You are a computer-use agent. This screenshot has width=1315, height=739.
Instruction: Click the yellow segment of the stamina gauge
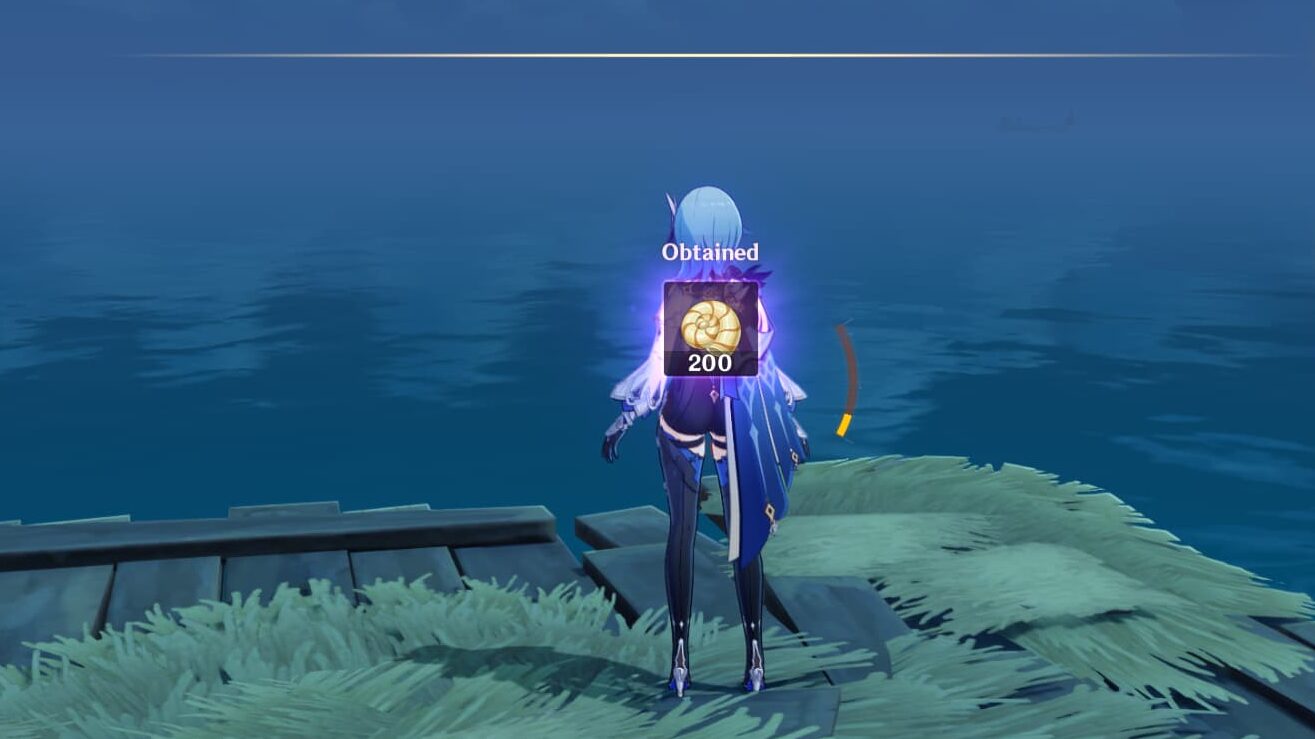[845, 425]
